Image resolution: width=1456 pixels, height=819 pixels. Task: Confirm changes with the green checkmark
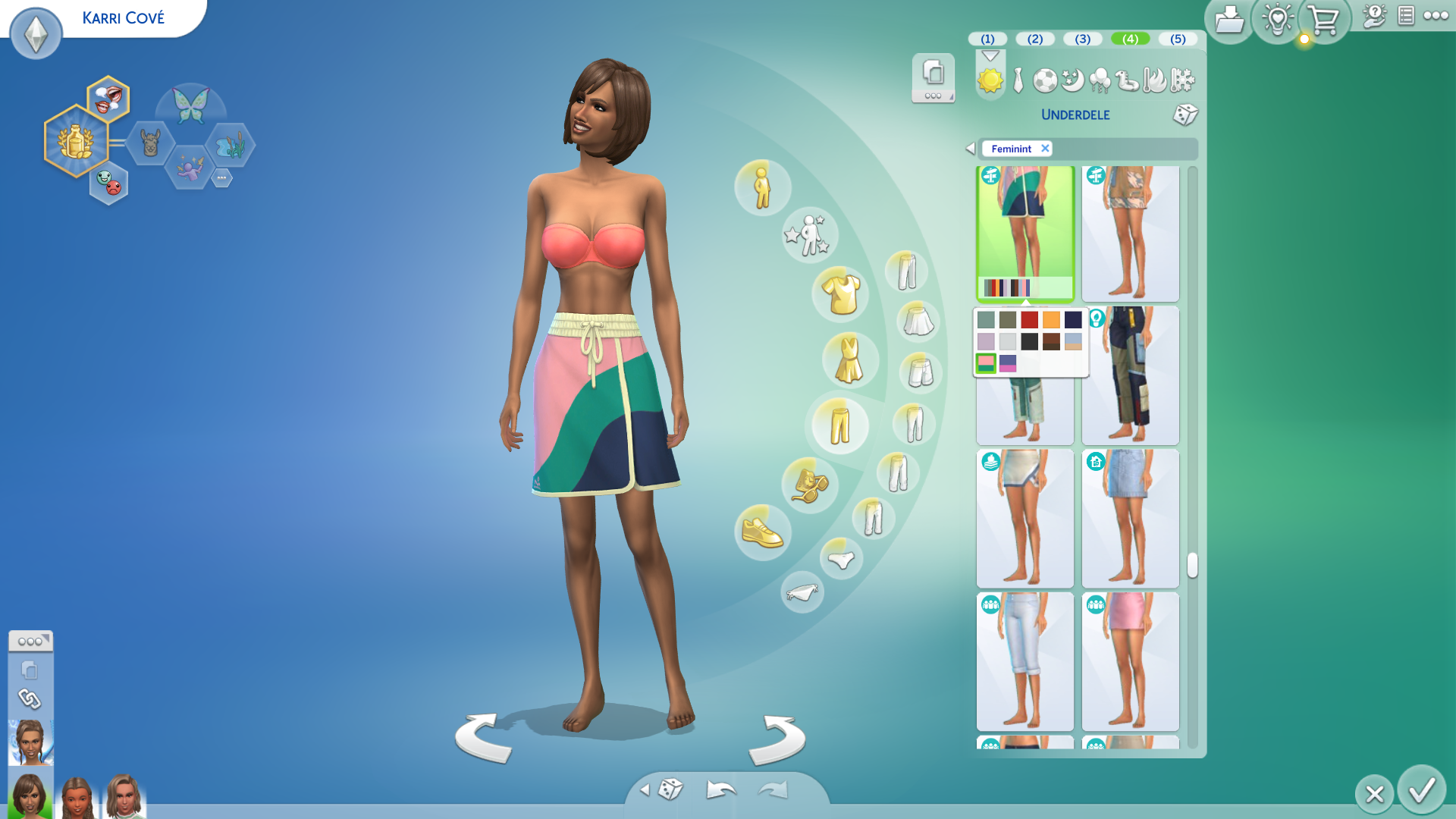pos(1421,791)
